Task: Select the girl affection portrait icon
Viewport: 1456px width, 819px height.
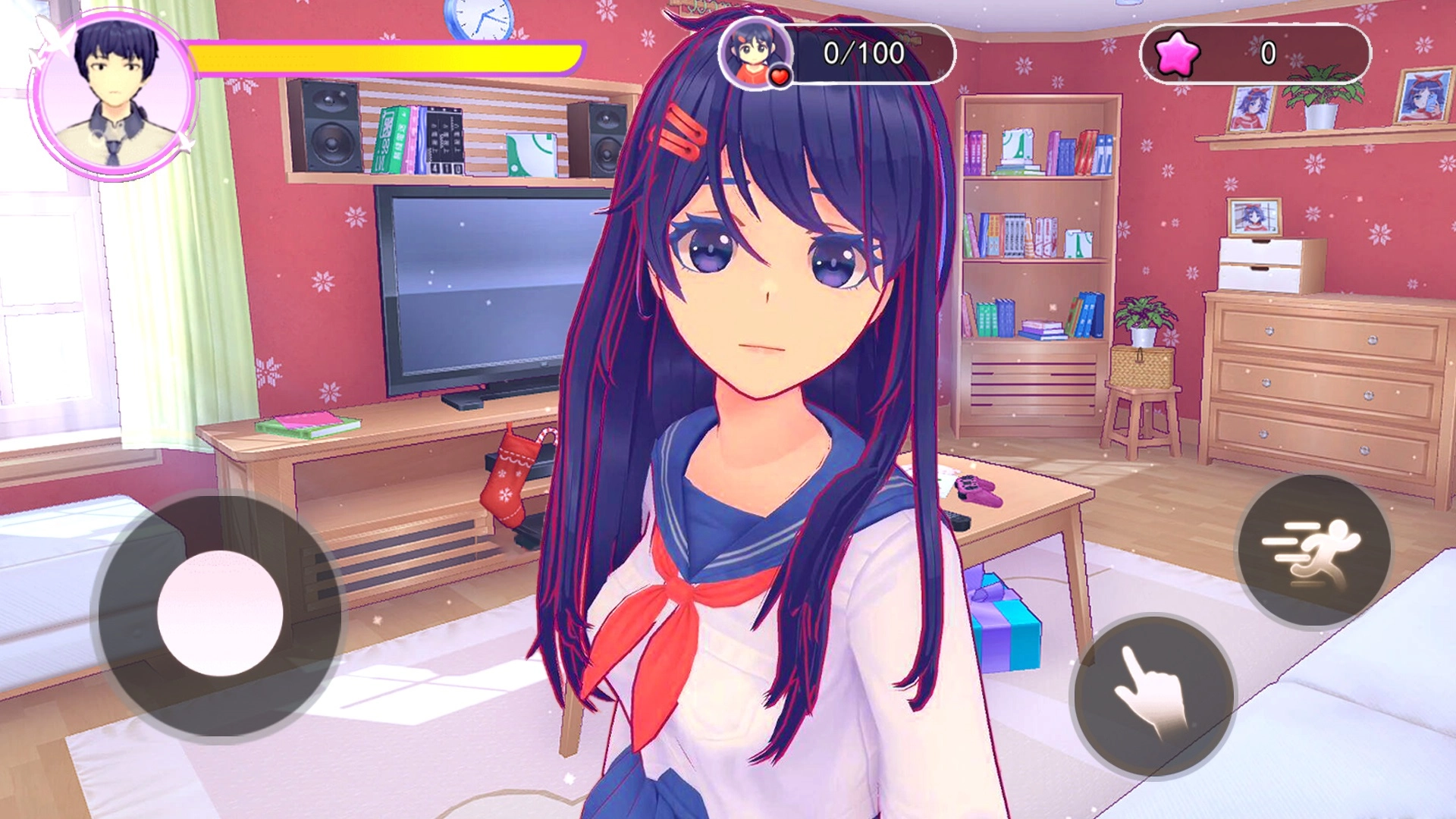Action: (x=755, y=53)
